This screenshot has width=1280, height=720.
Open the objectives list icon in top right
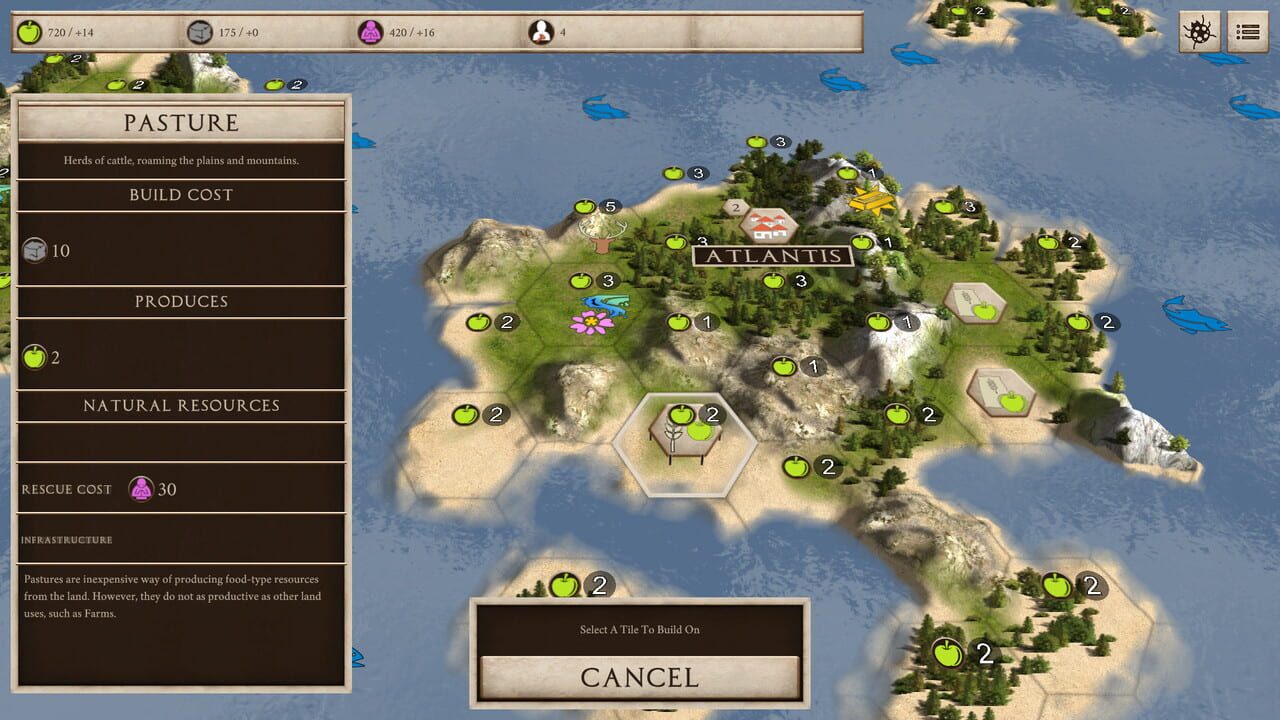[x=1247, y=31]
